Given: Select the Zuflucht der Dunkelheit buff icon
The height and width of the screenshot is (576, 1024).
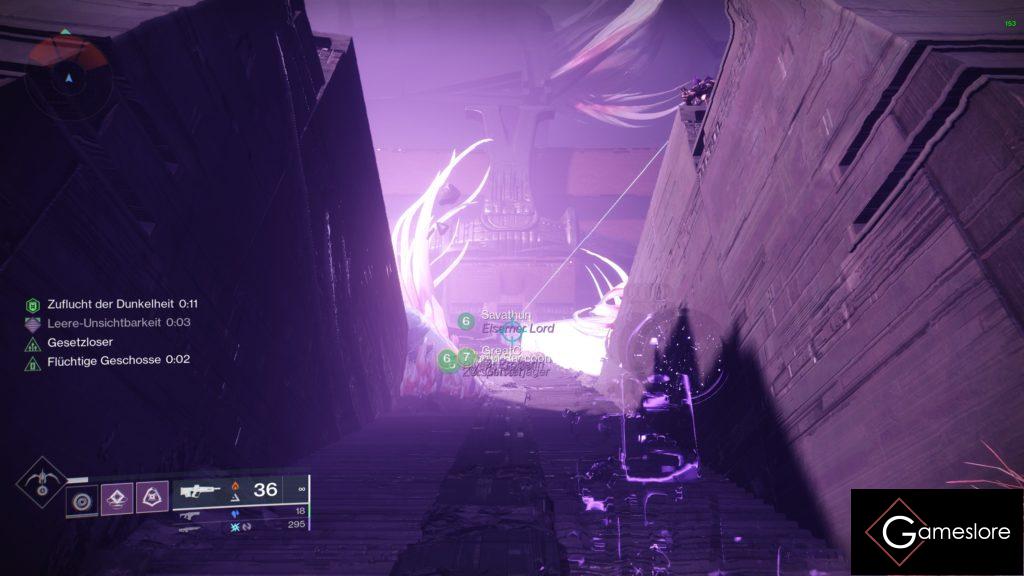Looking at the screenshot, I should (32, 304).
